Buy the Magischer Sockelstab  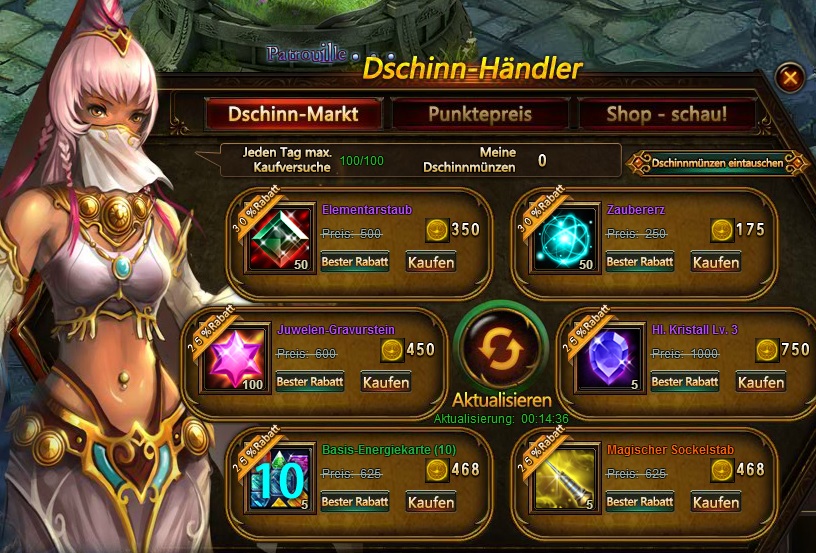coord(716,501)
